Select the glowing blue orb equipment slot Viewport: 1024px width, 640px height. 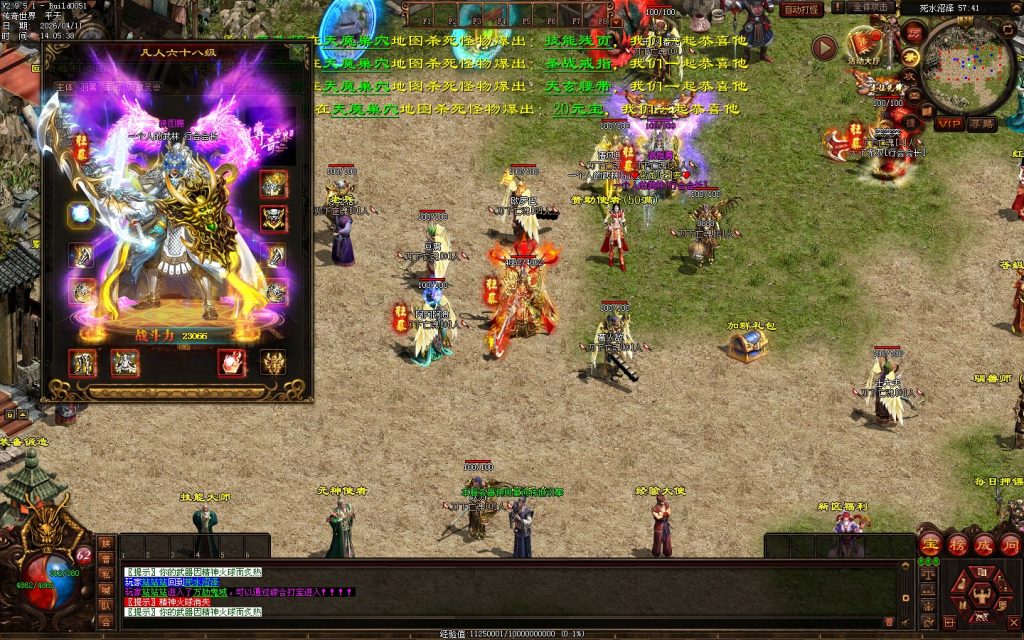click(x=81, y=214)
